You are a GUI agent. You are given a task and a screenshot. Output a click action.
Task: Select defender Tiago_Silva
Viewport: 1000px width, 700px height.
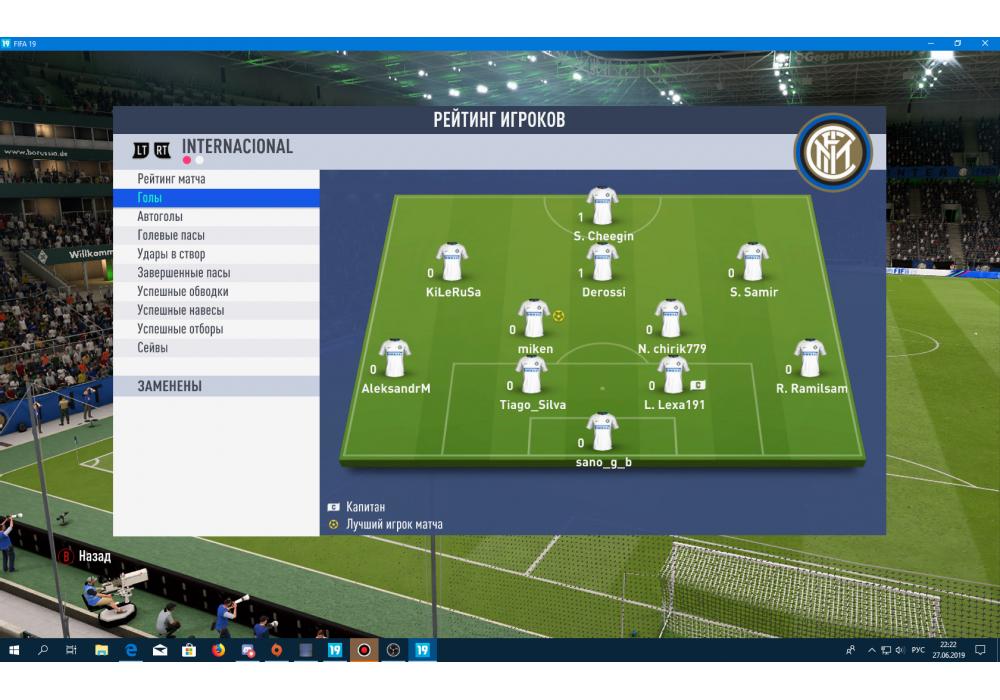[x=531, y=376]
